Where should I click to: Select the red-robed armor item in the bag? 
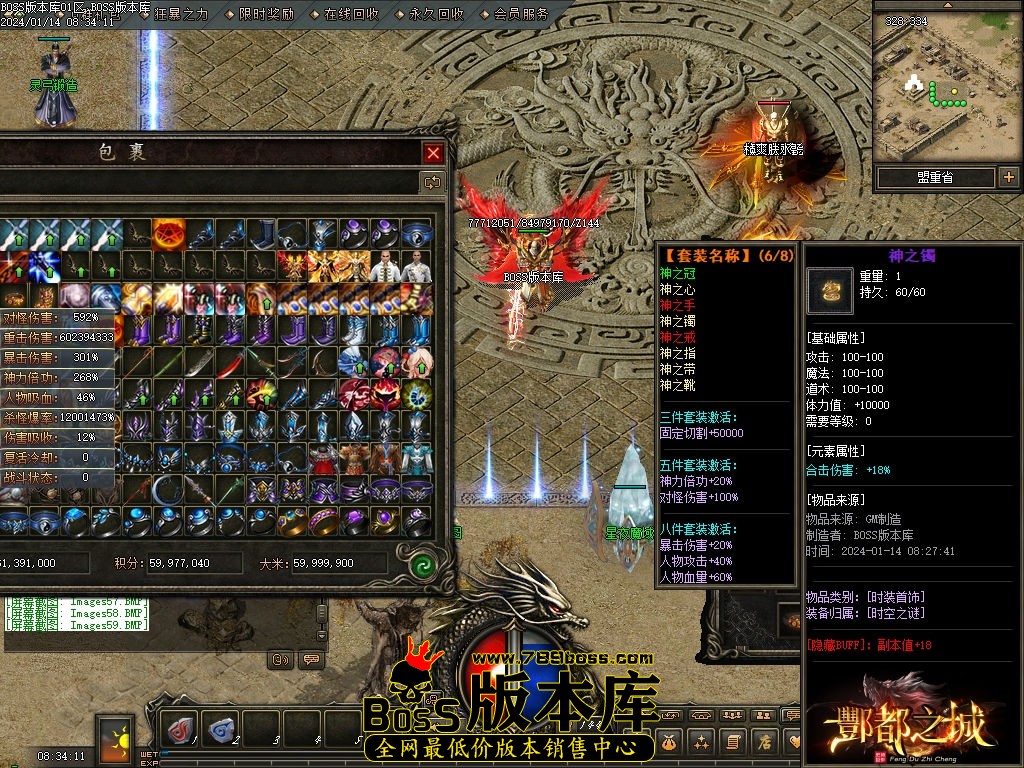point(324,458)
